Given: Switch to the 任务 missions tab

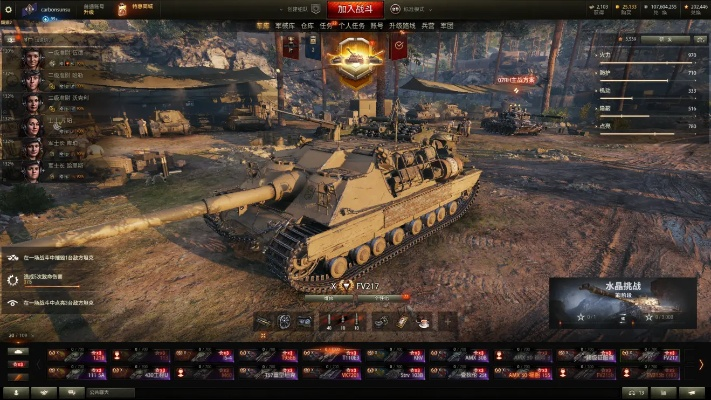Looking at the screenshot, I should click(x=328, y=26).
